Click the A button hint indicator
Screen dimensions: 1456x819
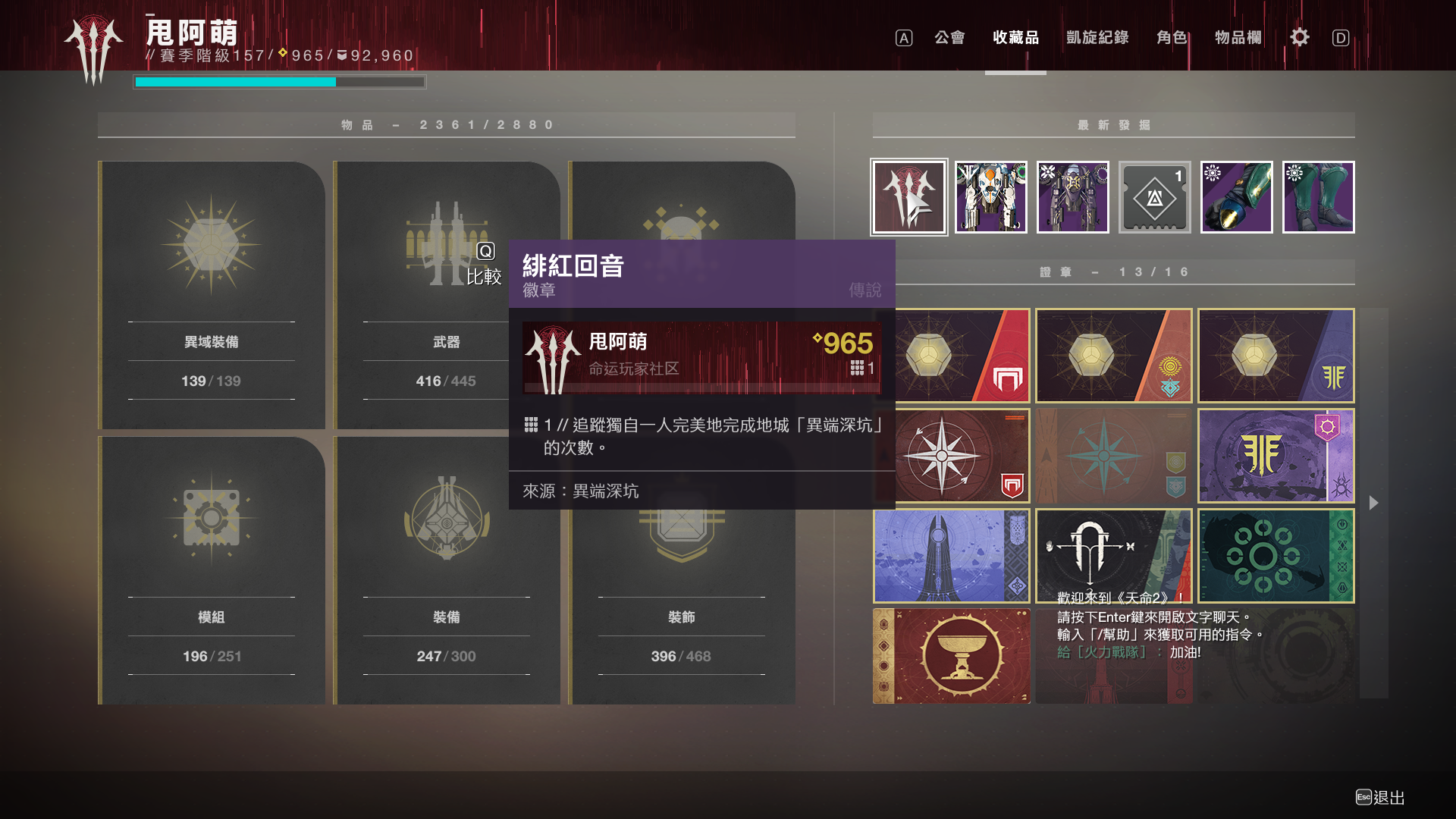(902, 37)
